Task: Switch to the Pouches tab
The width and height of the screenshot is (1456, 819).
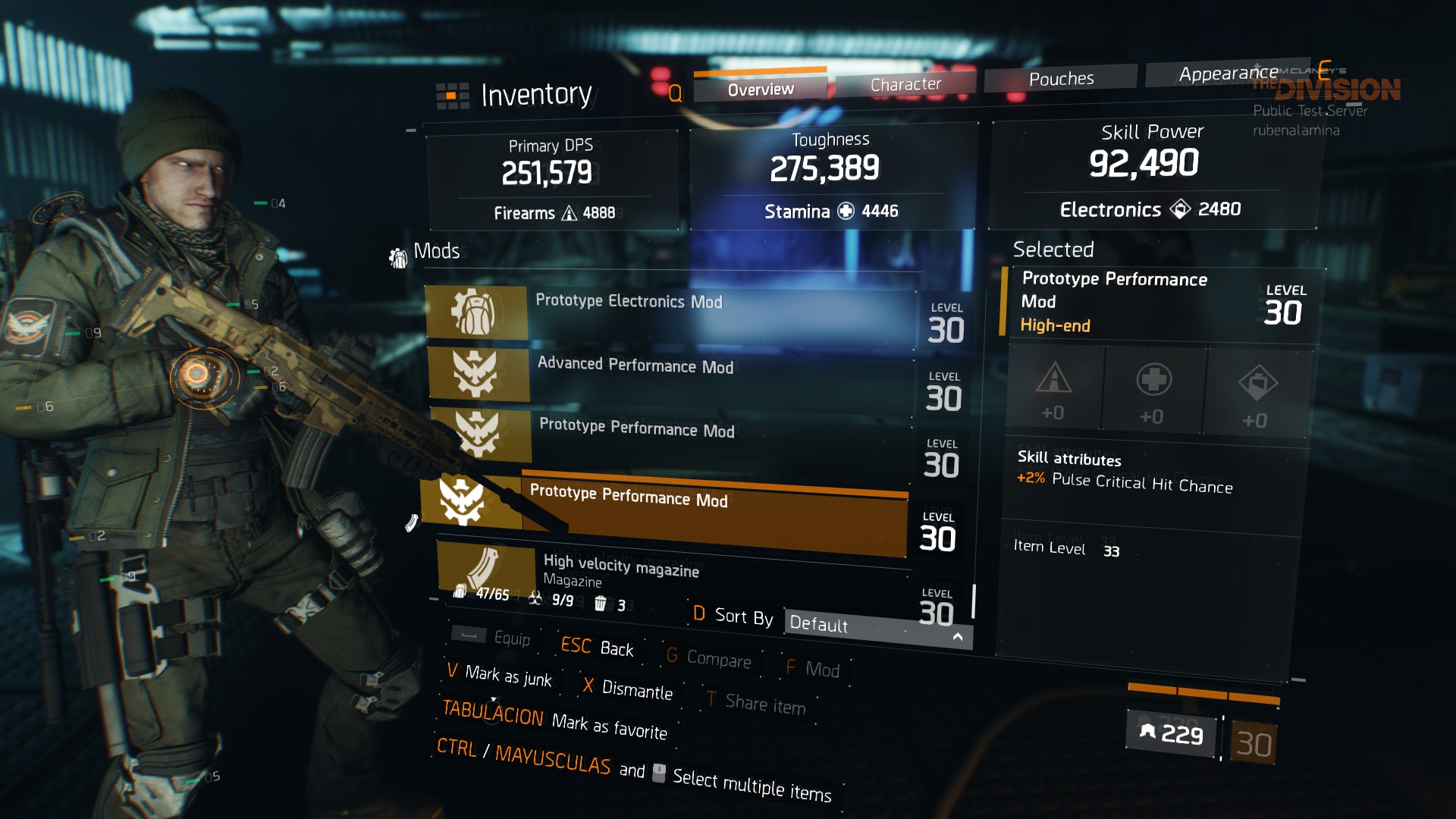Action: [1061, 79]
